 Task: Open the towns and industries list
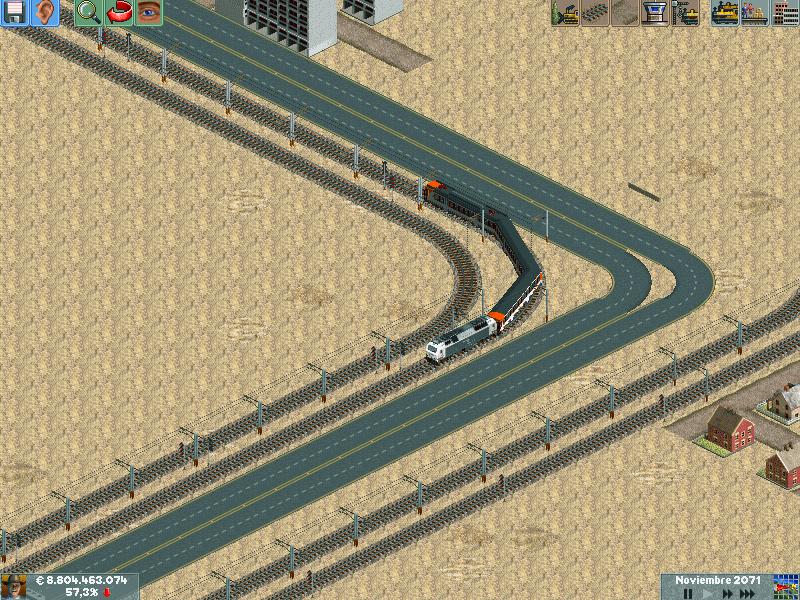pos(784,13)
